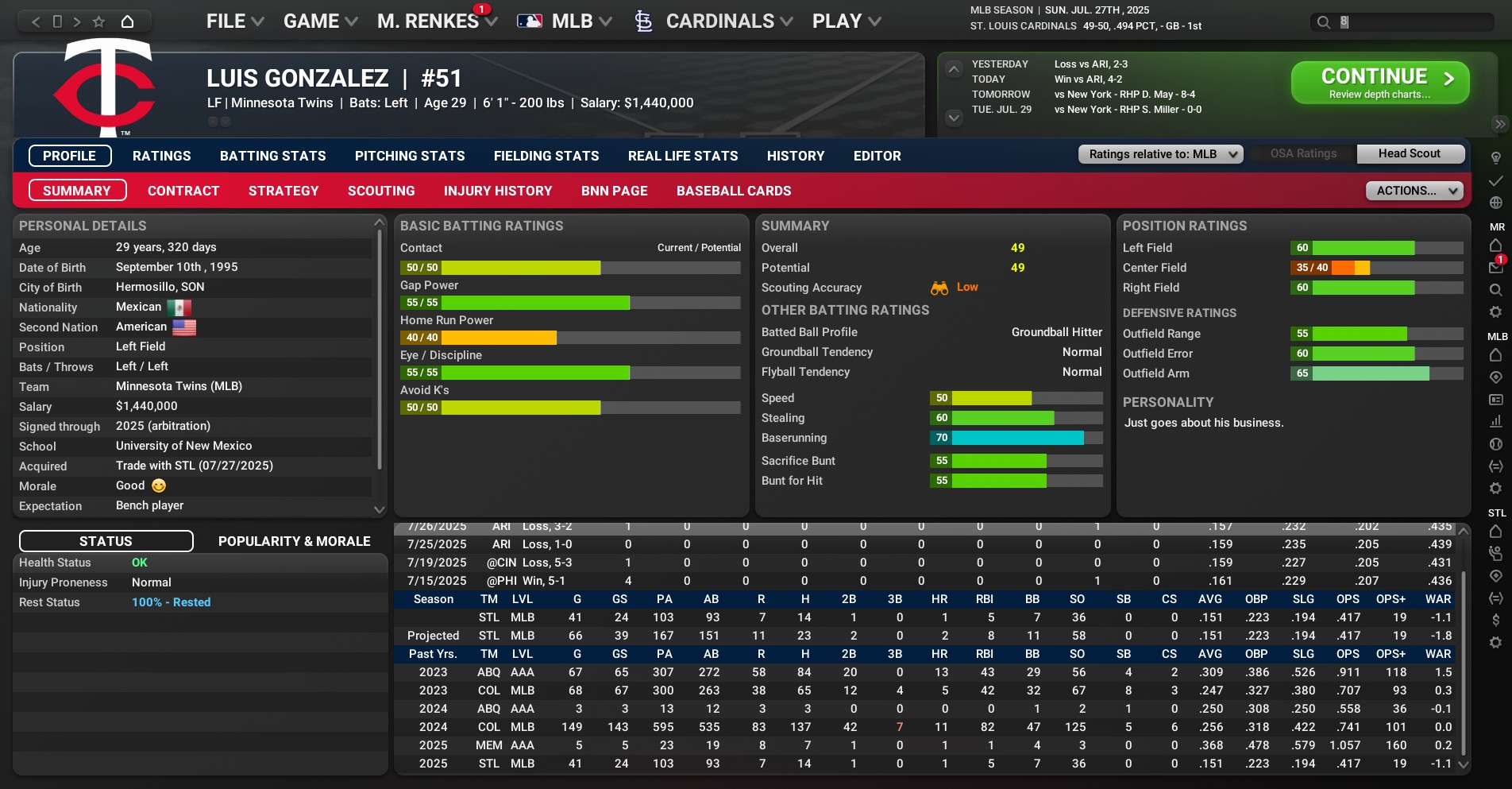Select the Contract subtab
The height and width of the screenshot is (789, 1512).
coord(183,191)
